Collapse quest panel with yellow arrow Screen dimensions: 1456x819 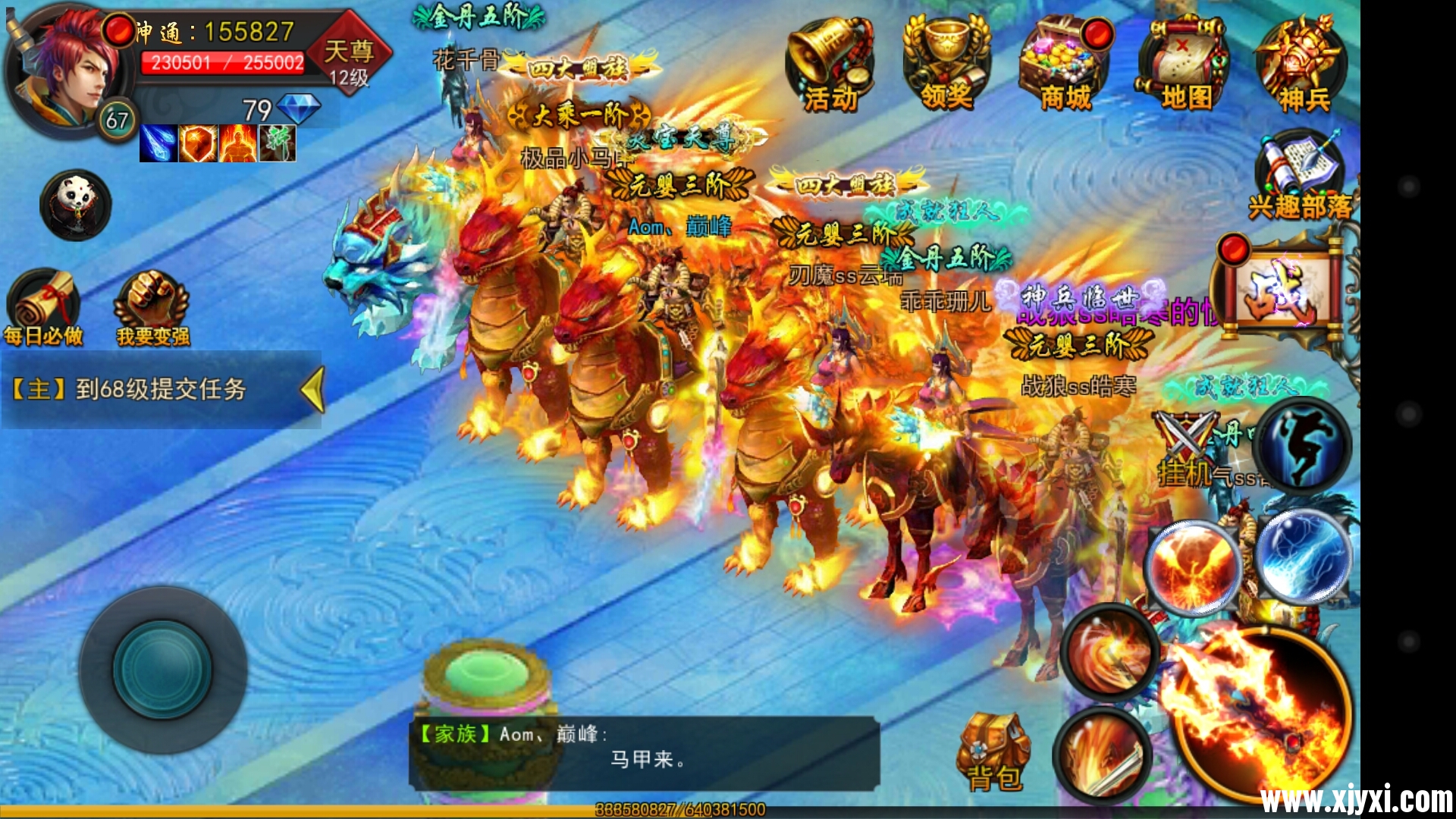(312, 390)
